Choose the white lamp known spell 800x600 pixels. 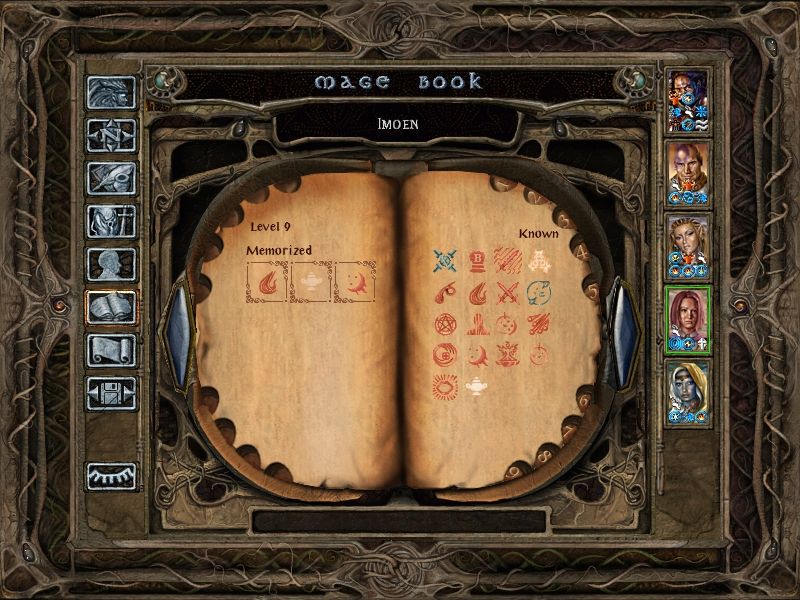(x=476, y=386)
